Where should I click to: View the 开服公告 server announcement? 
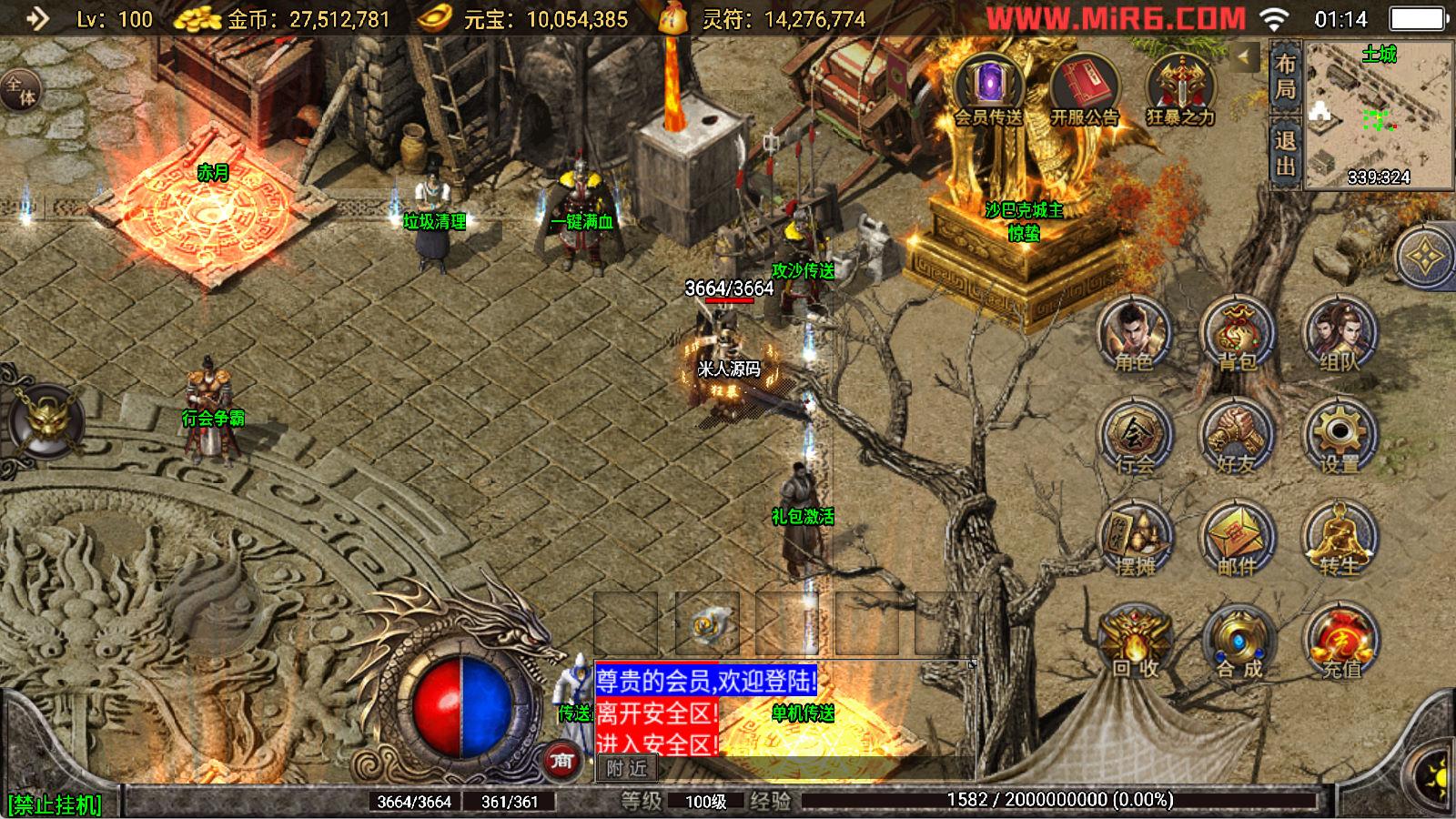point(1084,89)
